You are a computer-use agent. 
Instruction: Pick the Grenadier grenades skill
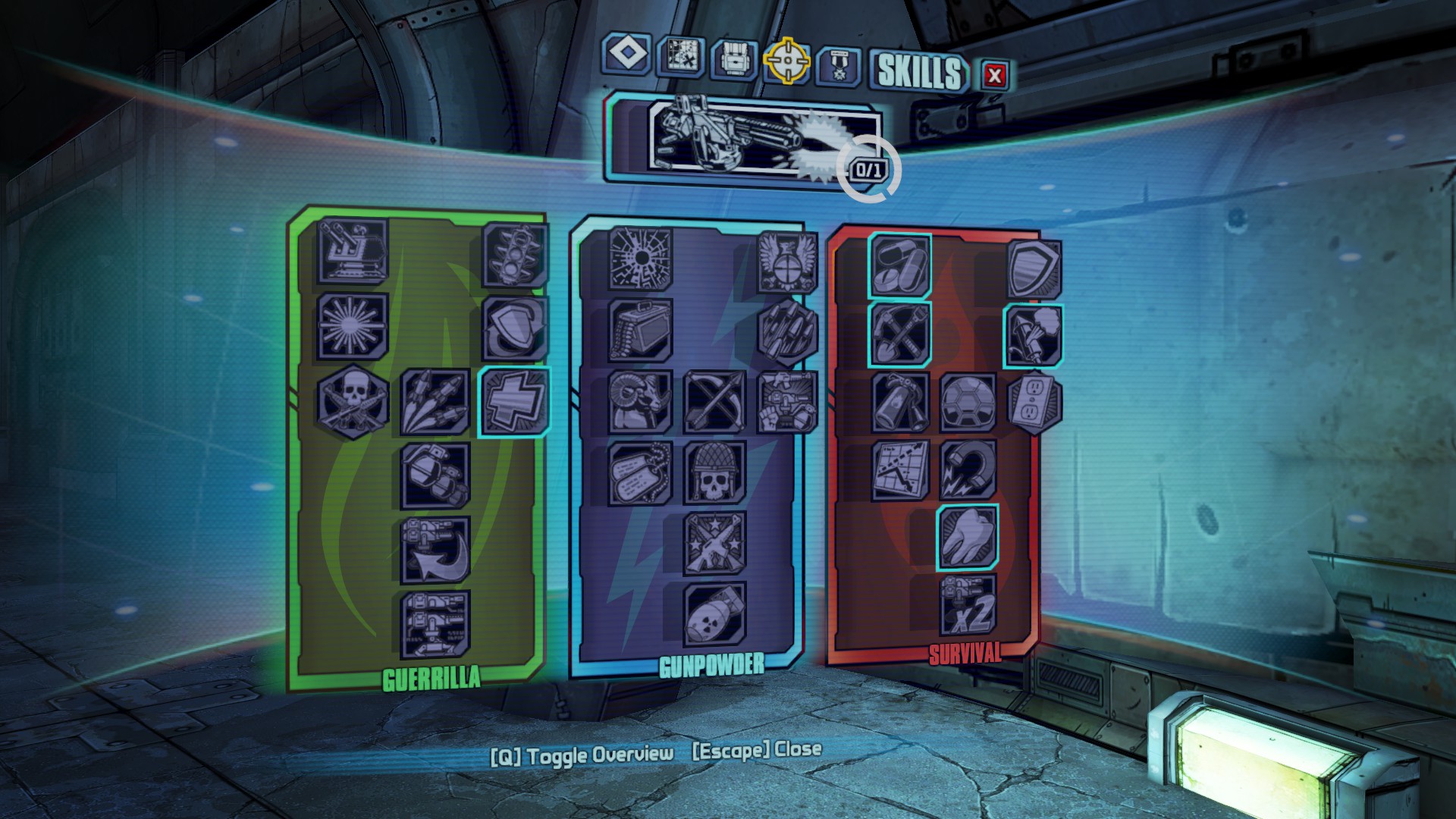[x=435, y=475]
